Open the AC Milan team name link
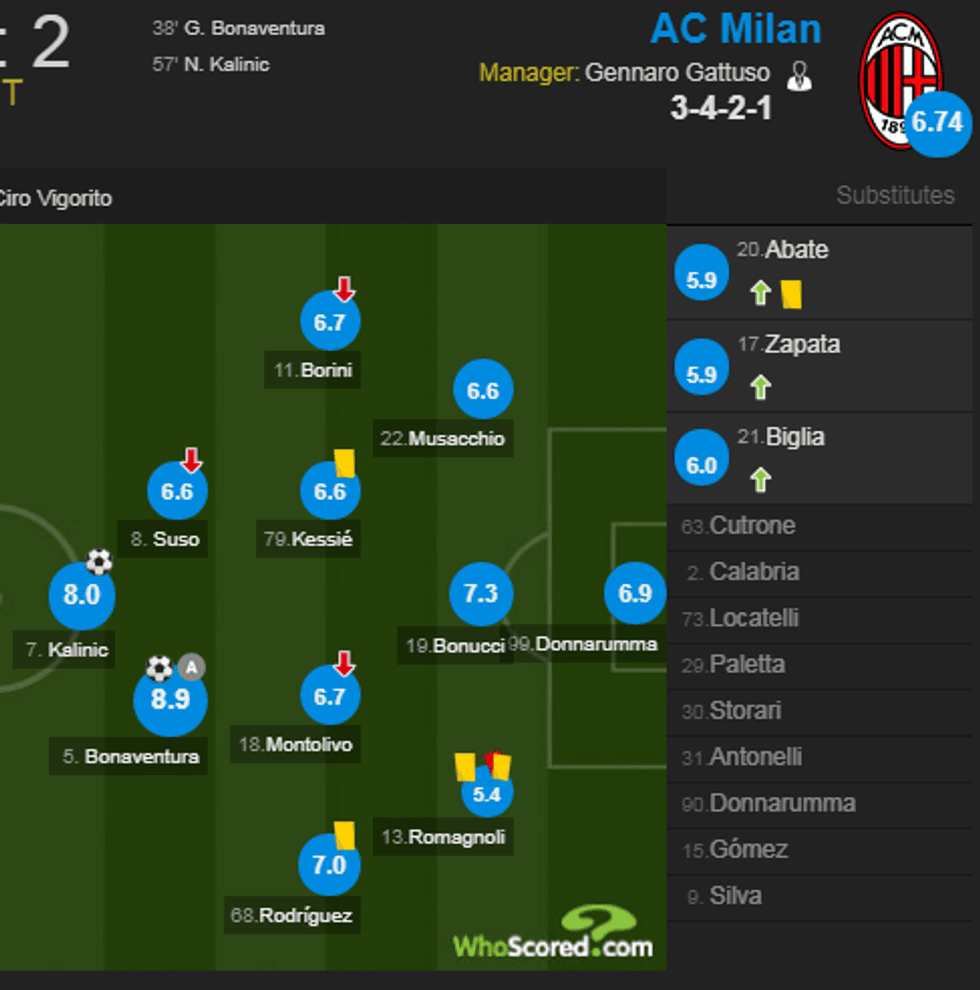The height and width of the screenshot is (990, 980). click(736, 29)
